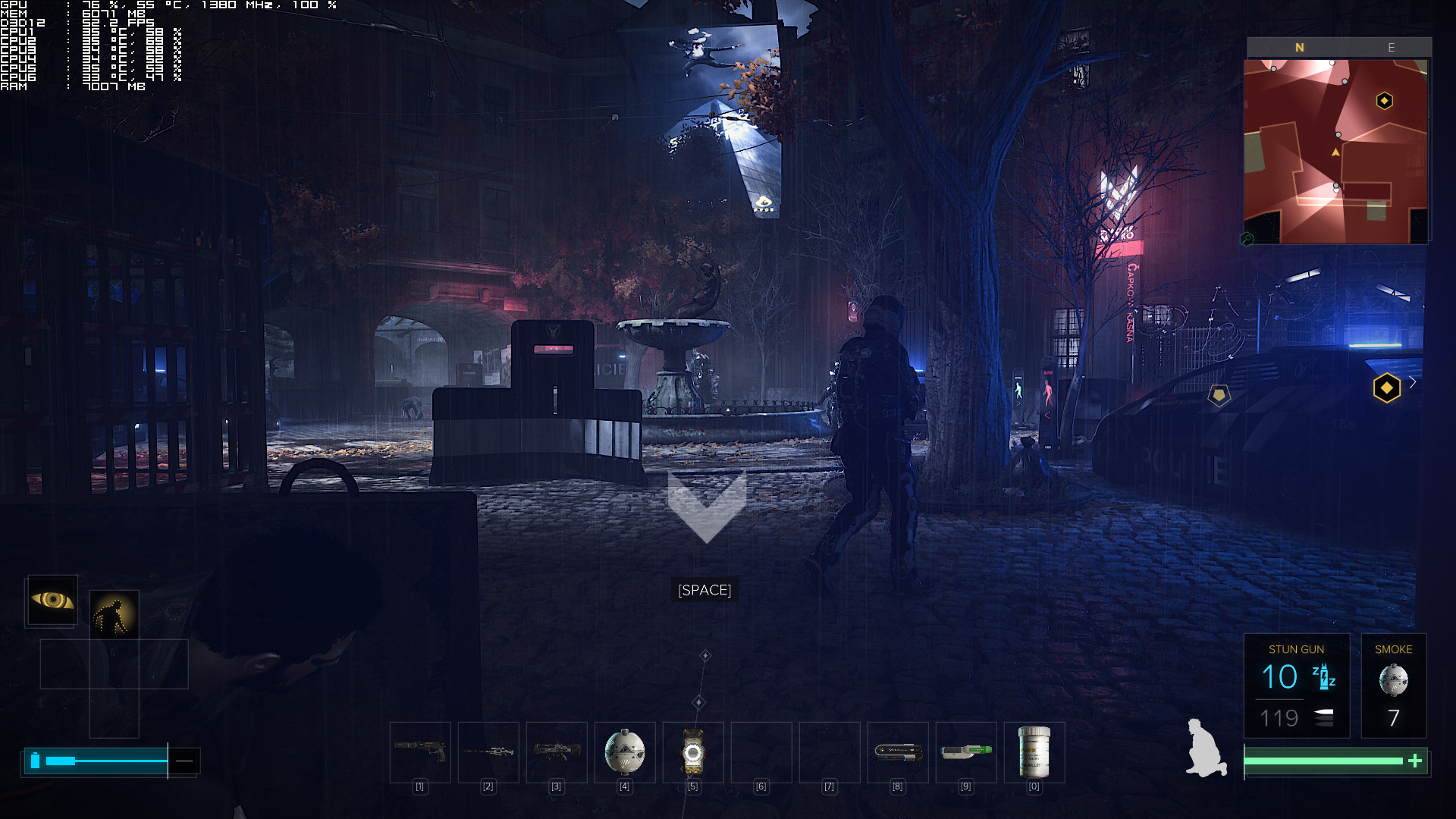1456x819 pixels.
Task: Equip the sniper rifle from the hotbar
Action: click(488, 752)
